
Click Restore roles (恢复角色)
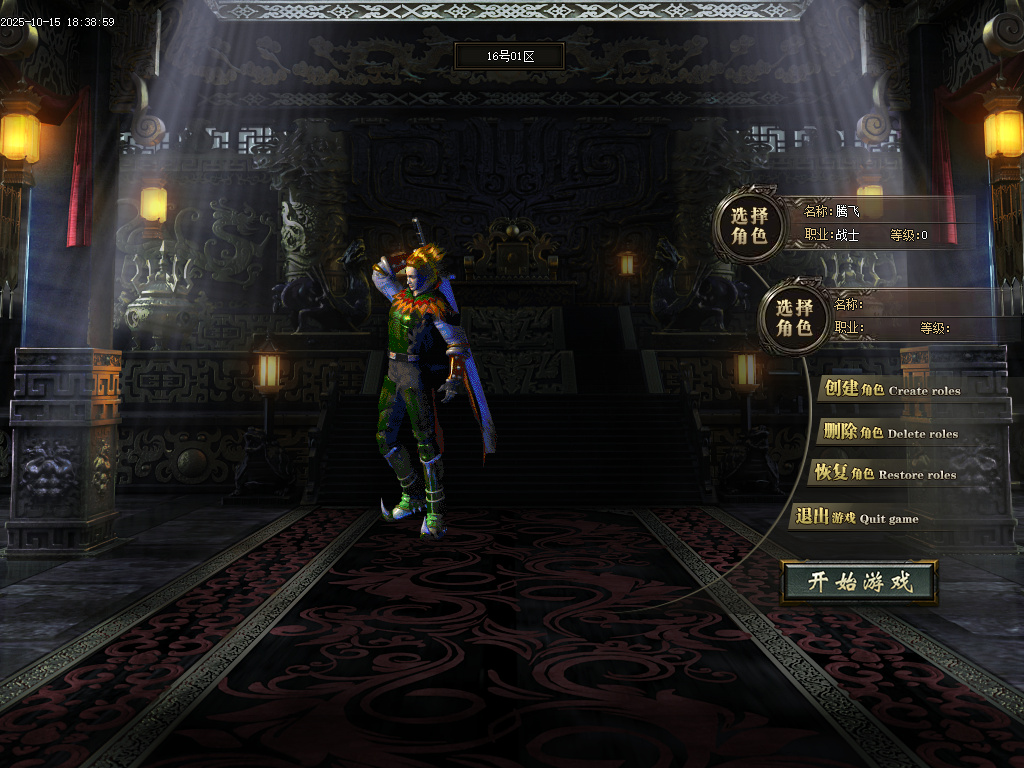click(884, 473)
